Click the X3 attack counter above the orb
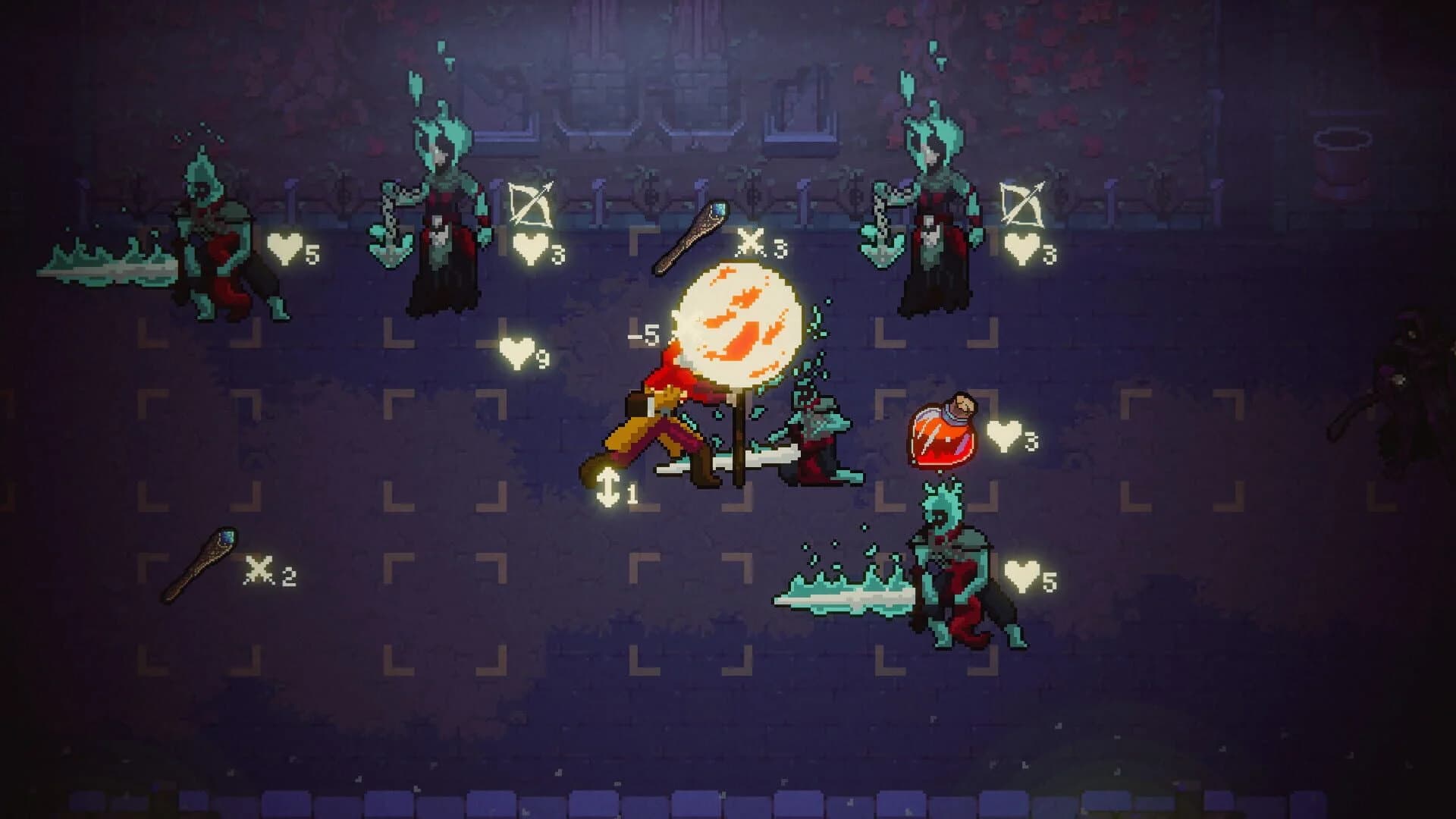Viewport: 1456px width, 819px height. [751, 244]
